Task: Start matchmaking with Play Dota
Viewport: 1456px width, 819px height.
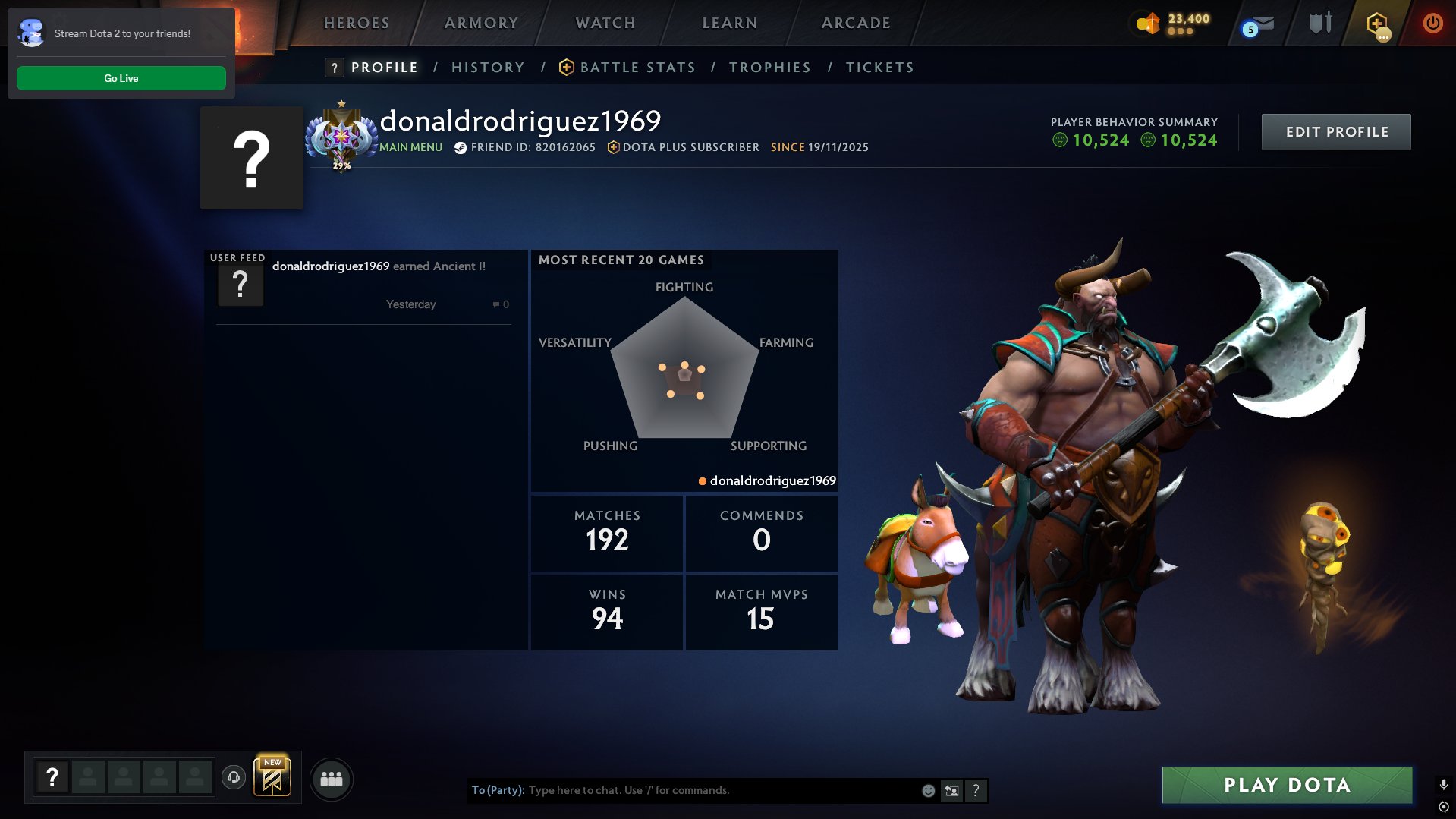Action: pyautogui.click(x=1287, y=785)
